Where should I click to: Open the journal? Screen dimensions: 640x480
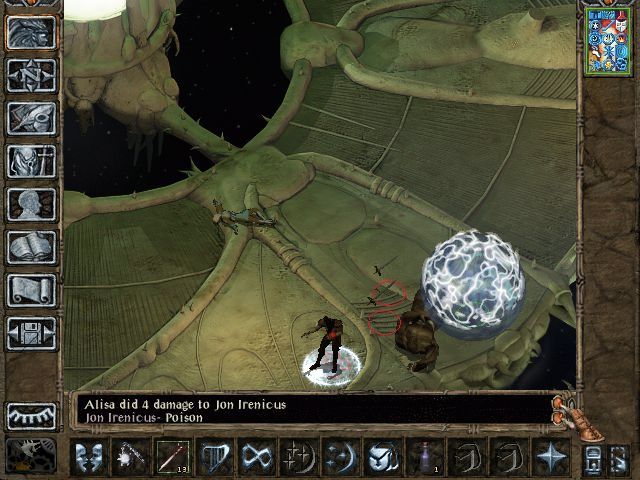[x=31, y=118]
